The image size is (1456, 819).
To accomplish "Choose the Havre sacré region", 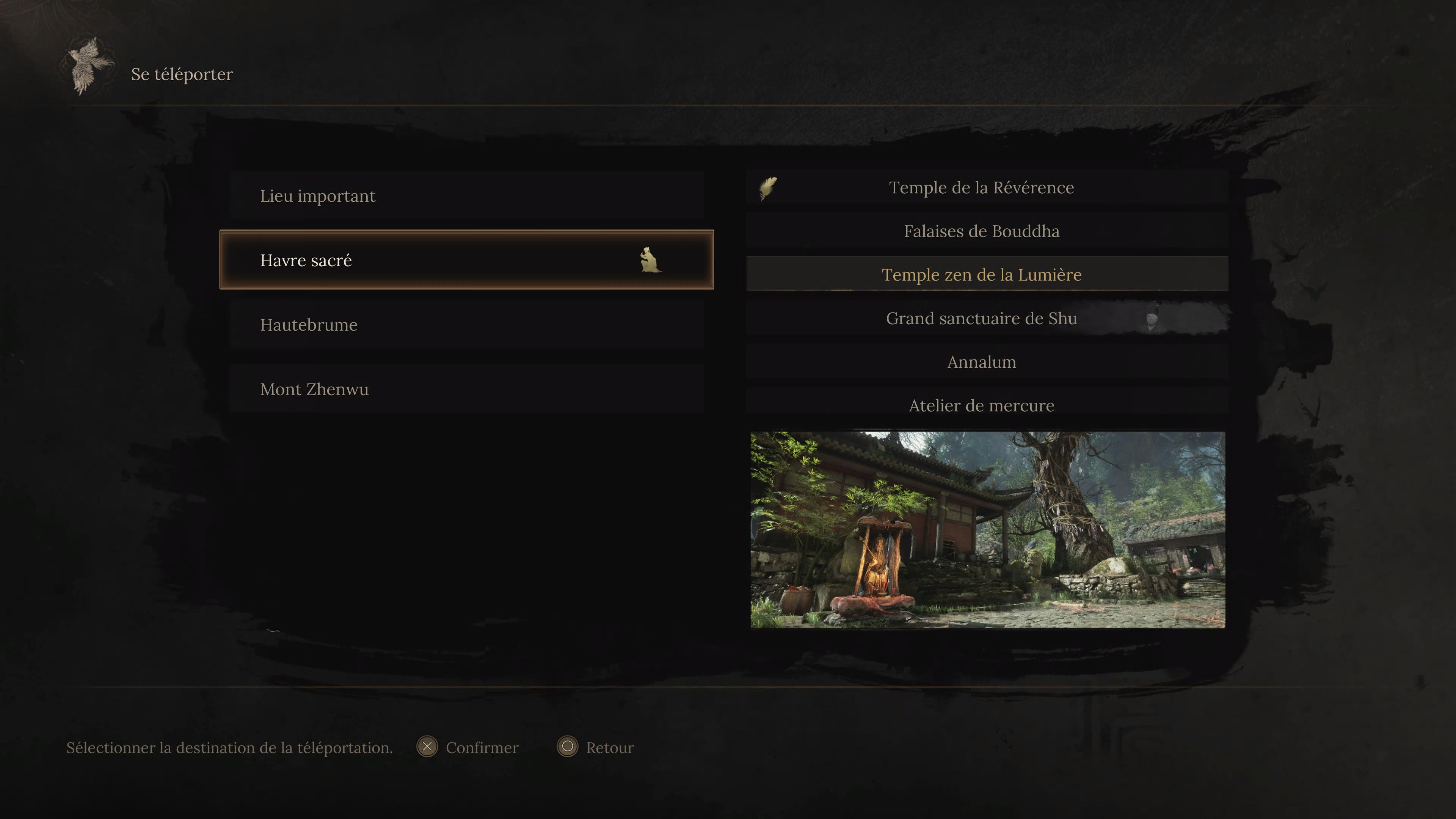I will click(x=466, y=260).
